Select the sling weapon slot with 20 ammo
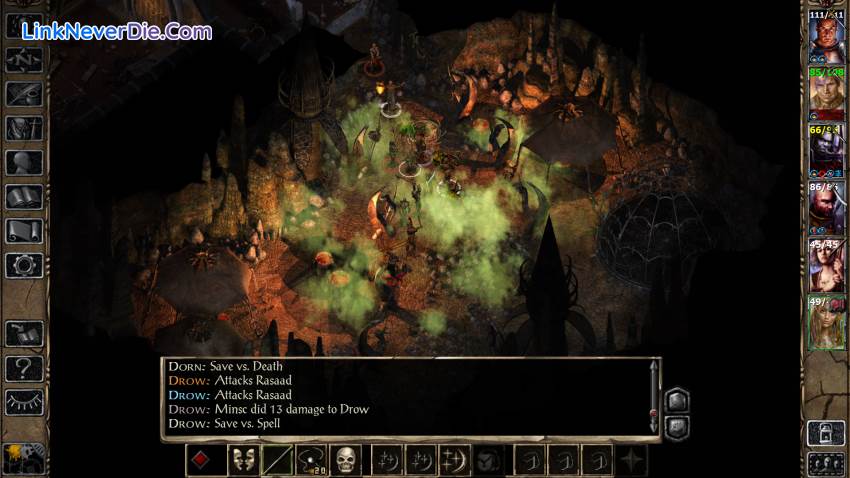Viewport: 850px width, 478px height. tap(311, 460)
